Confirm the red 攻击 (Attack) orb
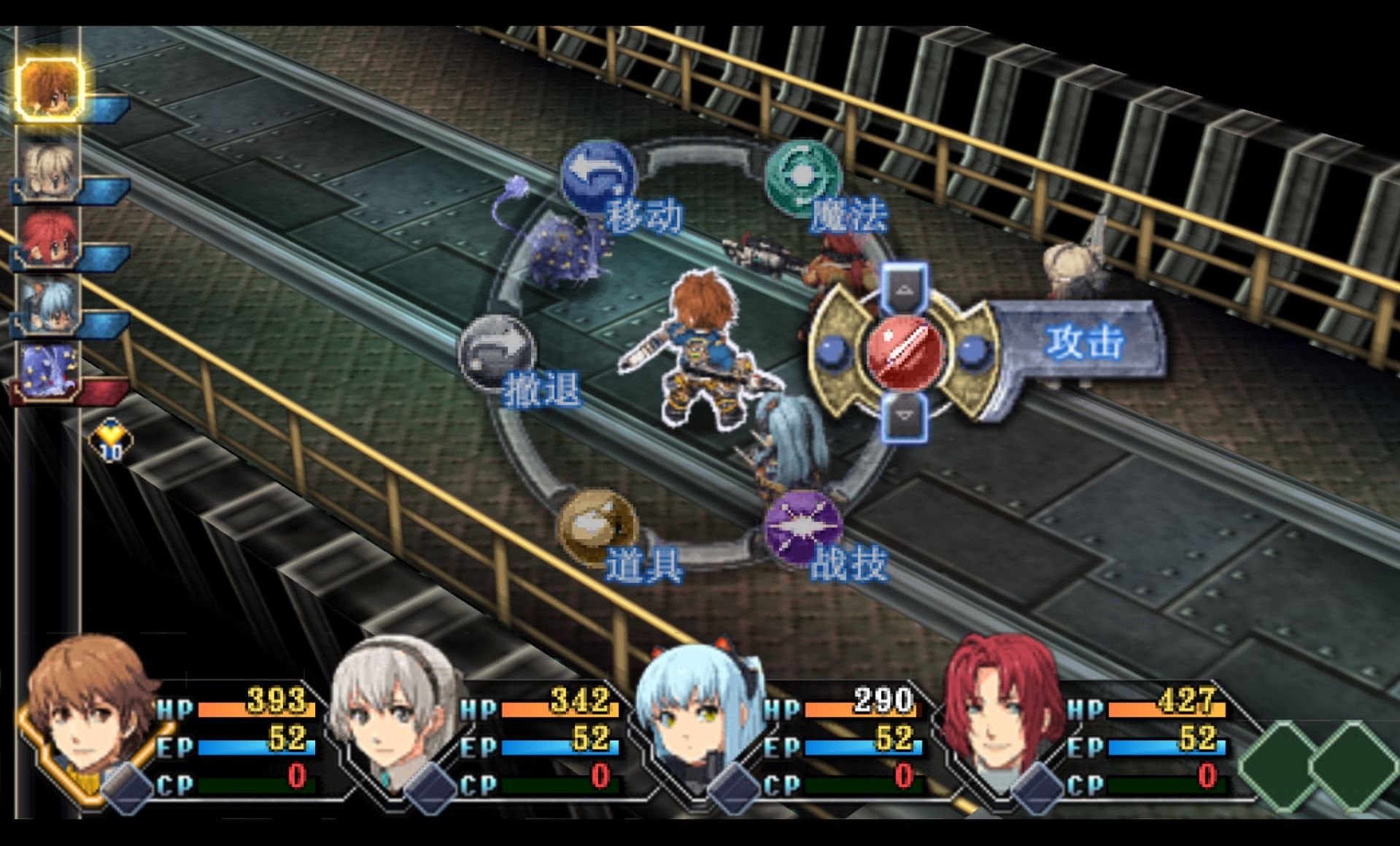1400x846 pixels. pos(905,352)
